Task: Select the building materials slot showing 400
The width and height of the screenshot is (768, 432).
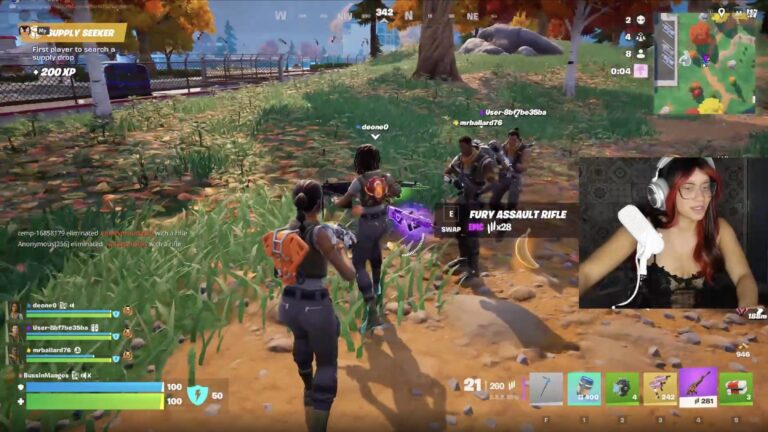Action: pyautogui.click(x=584, y=388)
